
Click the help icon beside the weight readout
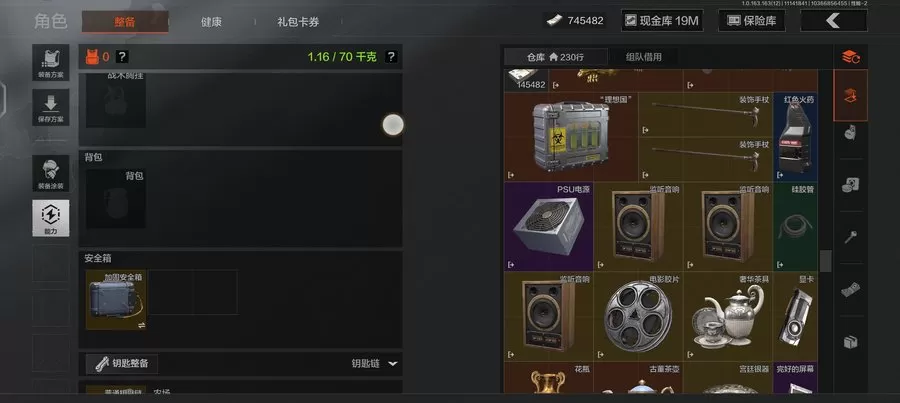391,57
